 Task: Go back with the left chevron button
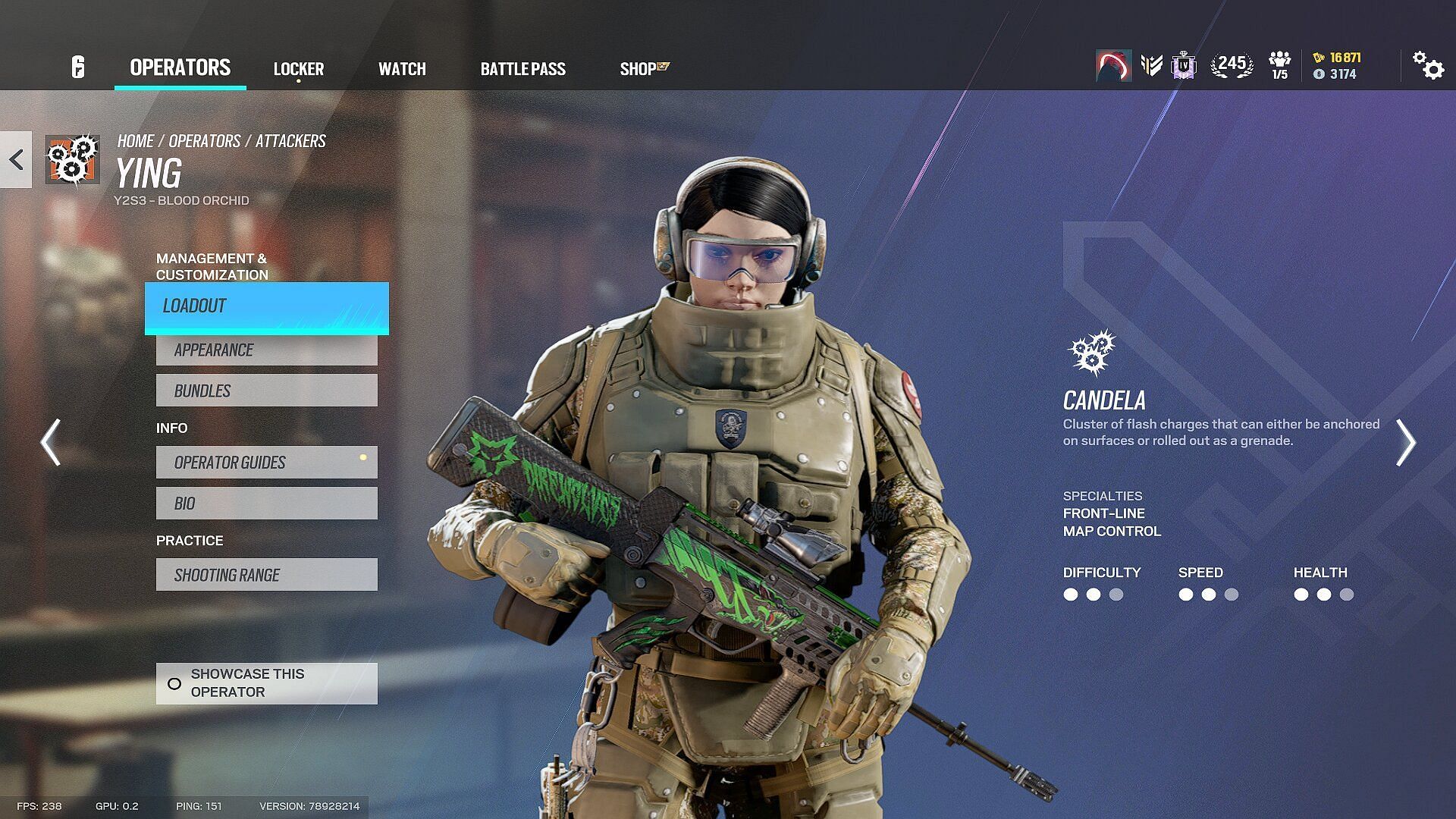pos(16,159)
